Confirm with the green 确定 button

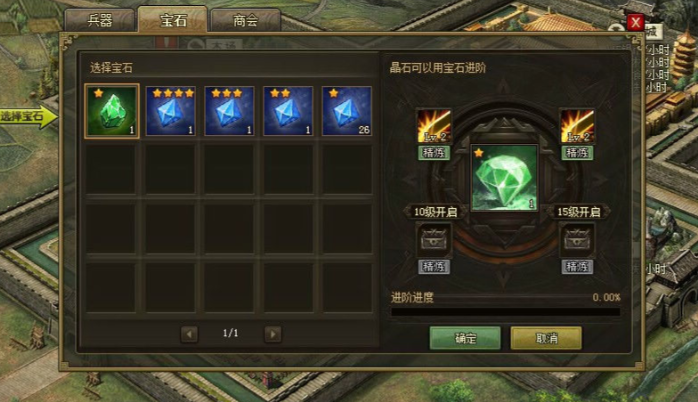click(465, 338)
